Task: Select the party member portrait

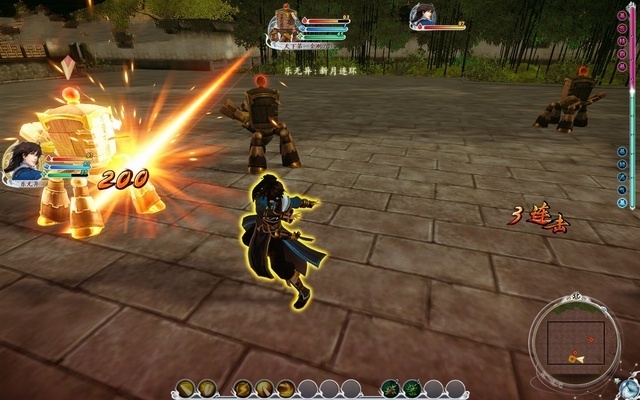Action: point(423,16)
